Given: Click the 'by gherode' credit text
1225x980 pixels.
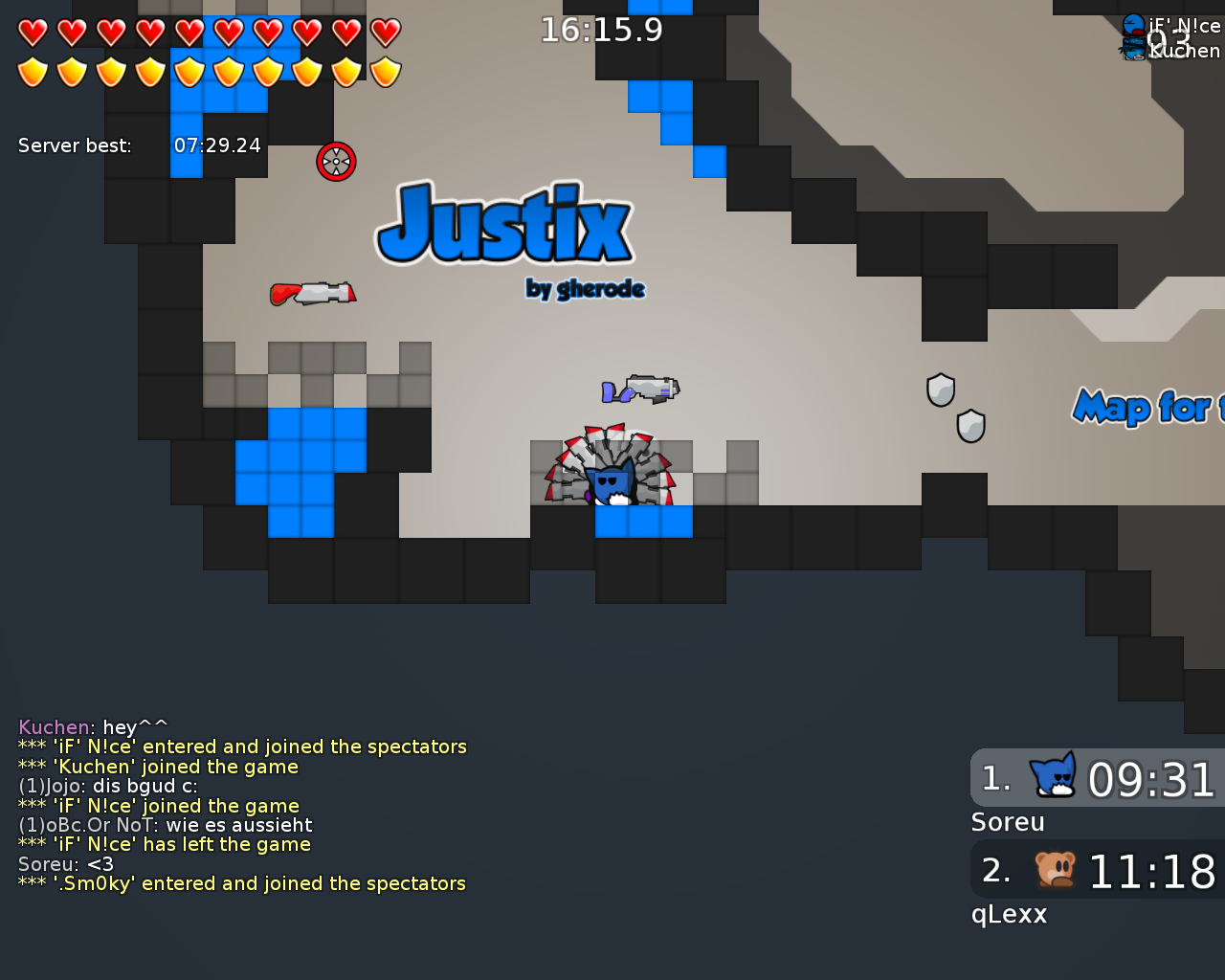Looking at the screenshot, I should [586, 288].
